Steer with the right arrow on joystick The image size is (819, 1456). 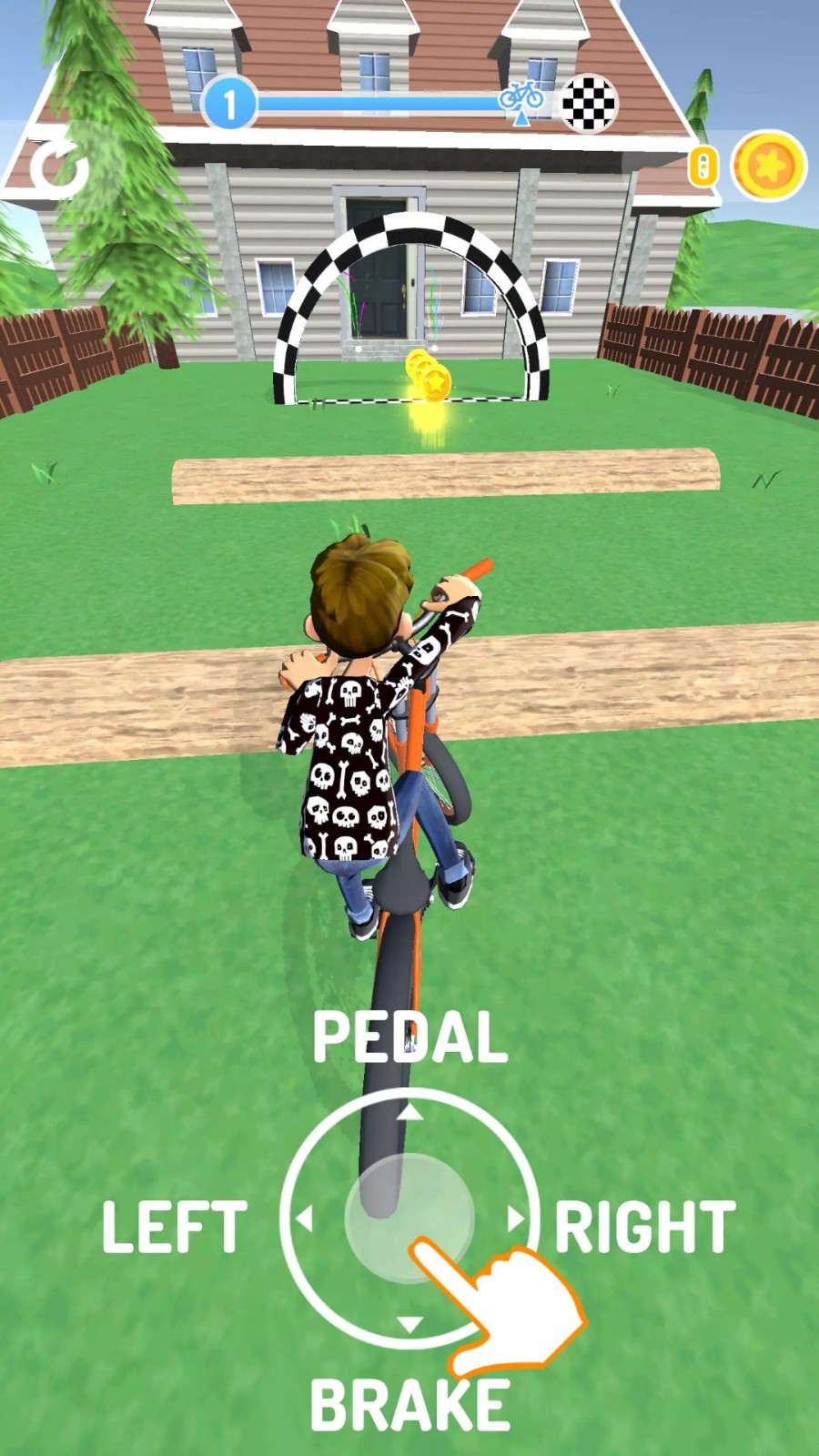point(515,1218)
